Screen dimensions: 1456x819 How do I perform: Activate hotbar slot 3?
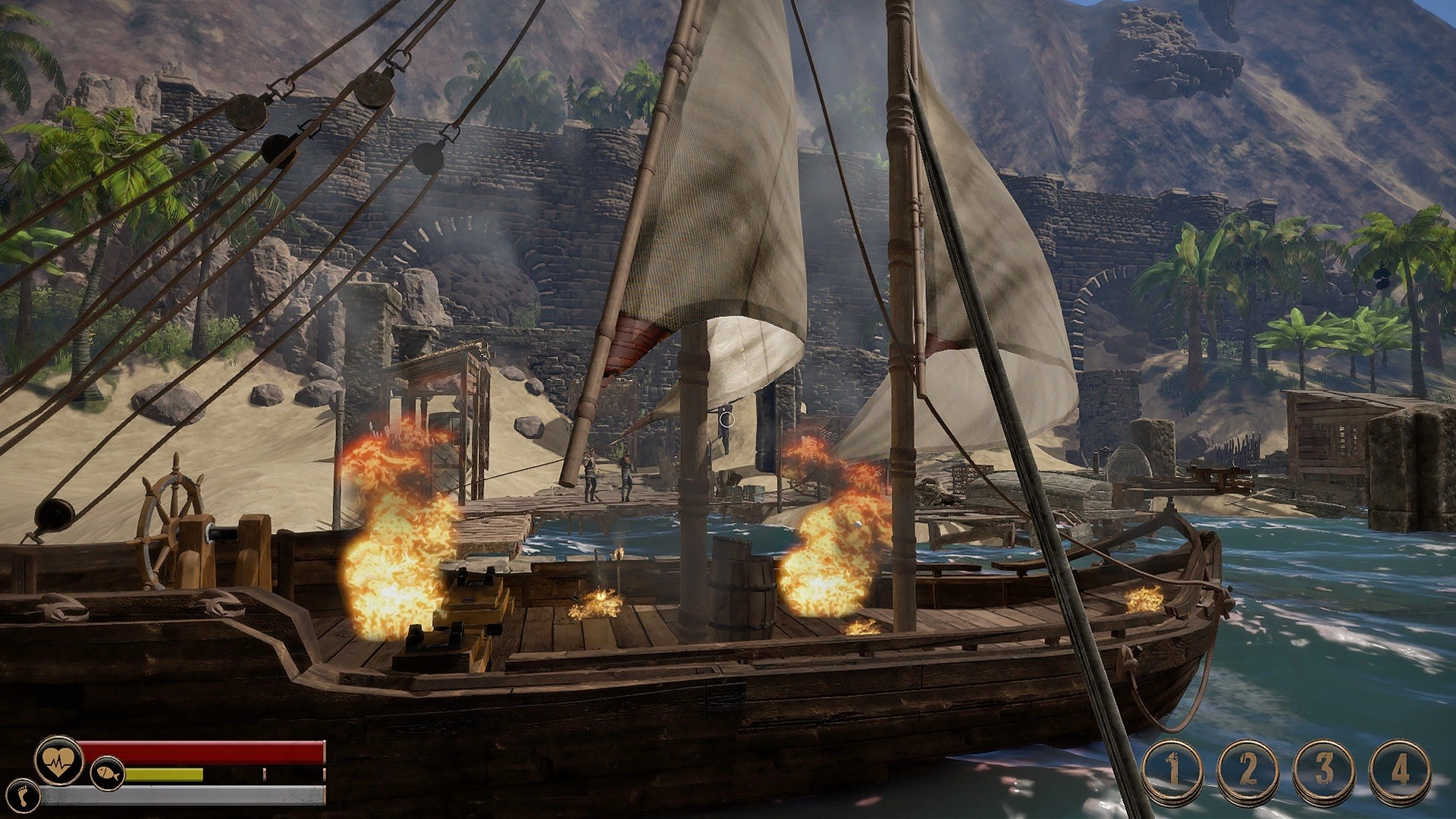click(x=1323, y=771)
